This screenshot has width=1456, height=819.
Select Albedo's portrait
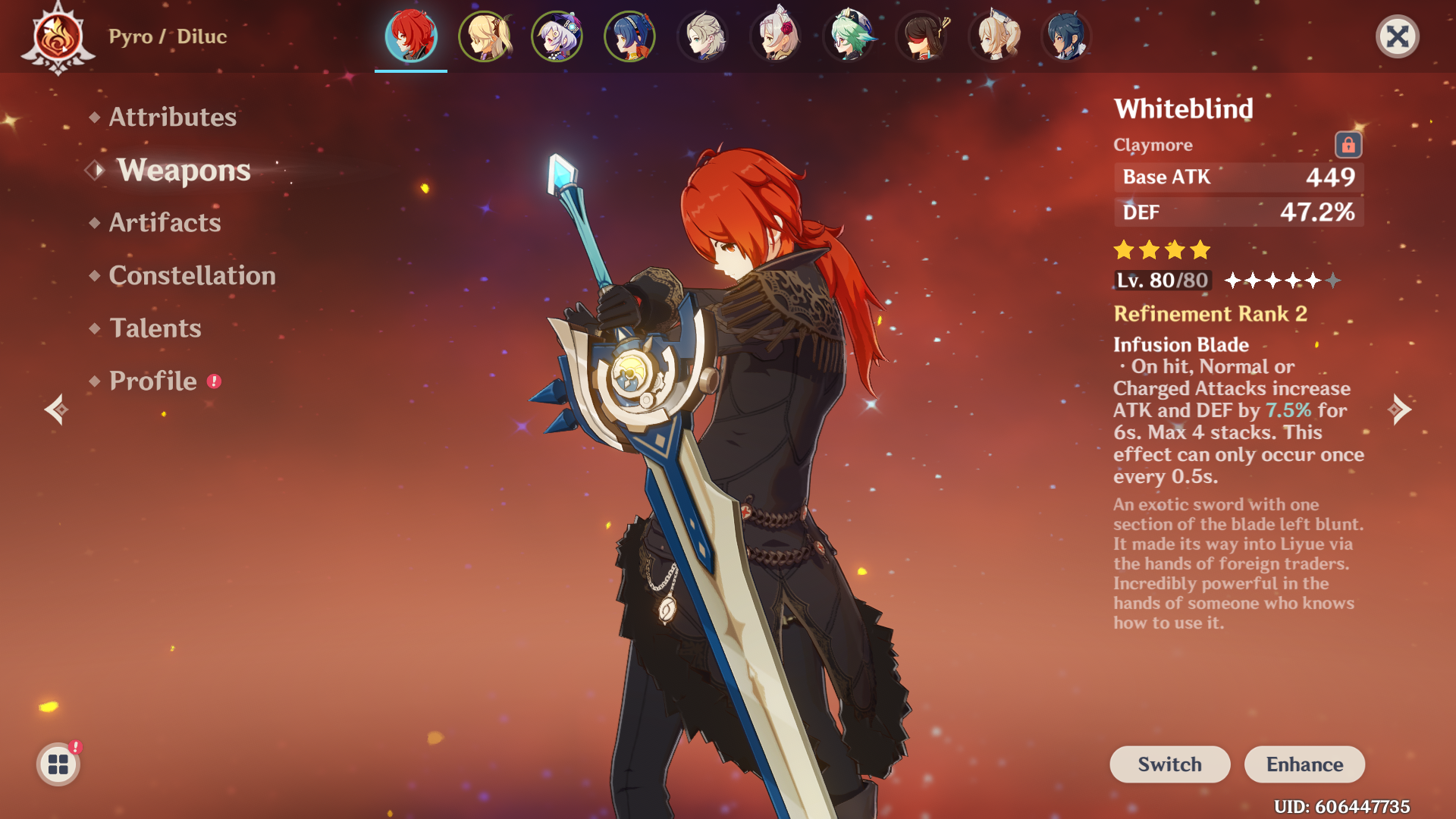pyautogui.click(x=702, y=36)
